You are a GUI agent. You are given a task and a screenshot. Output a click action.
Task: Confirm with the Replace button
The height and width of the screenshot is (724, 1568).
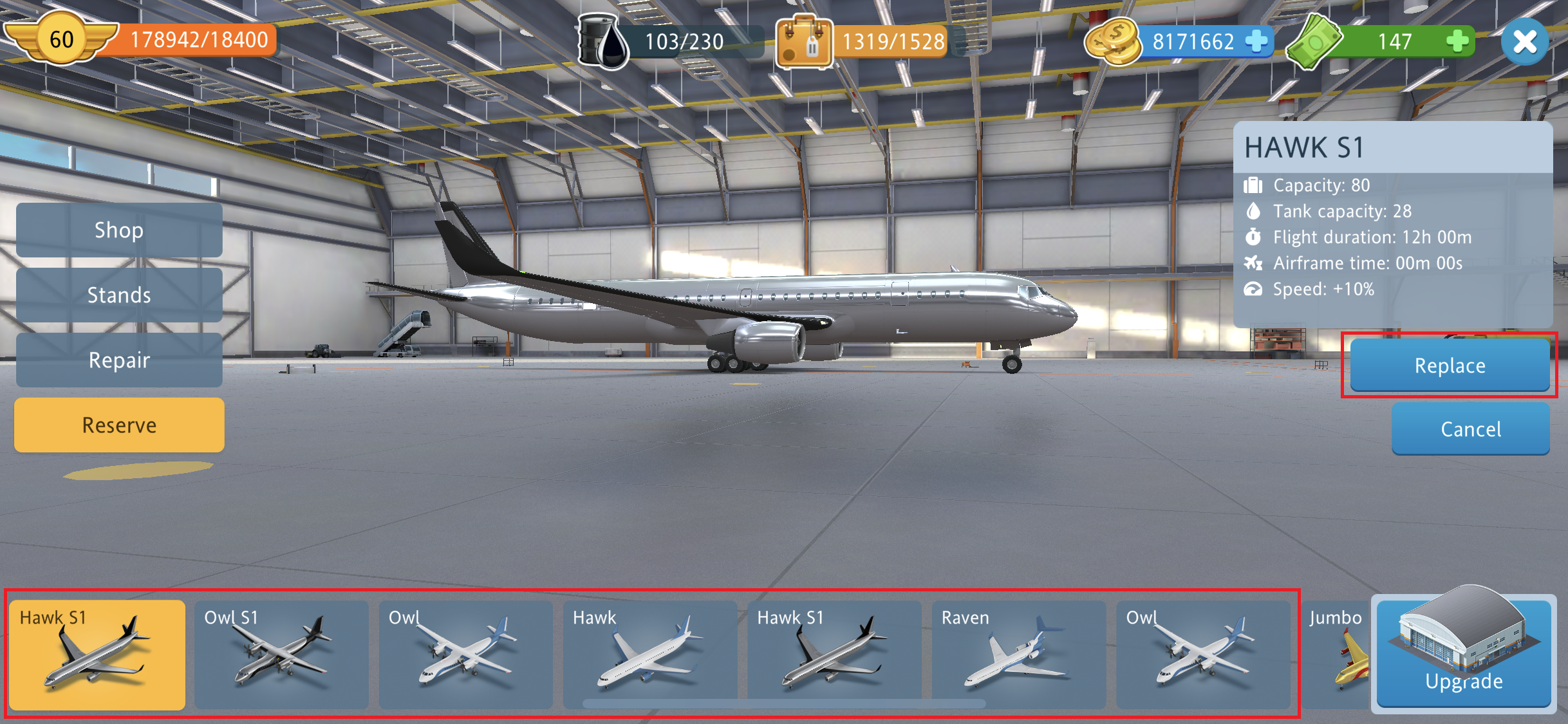1450,365
